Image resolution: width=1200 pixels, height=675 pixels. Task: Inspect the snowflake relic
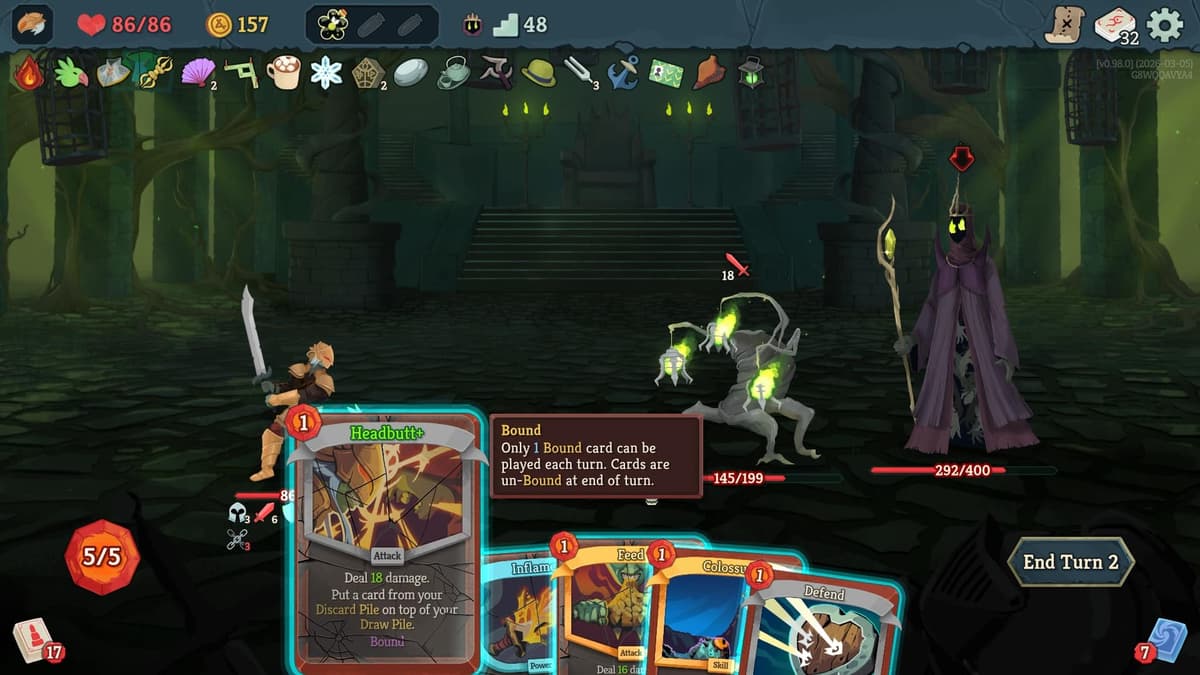(x=326, y=72)
